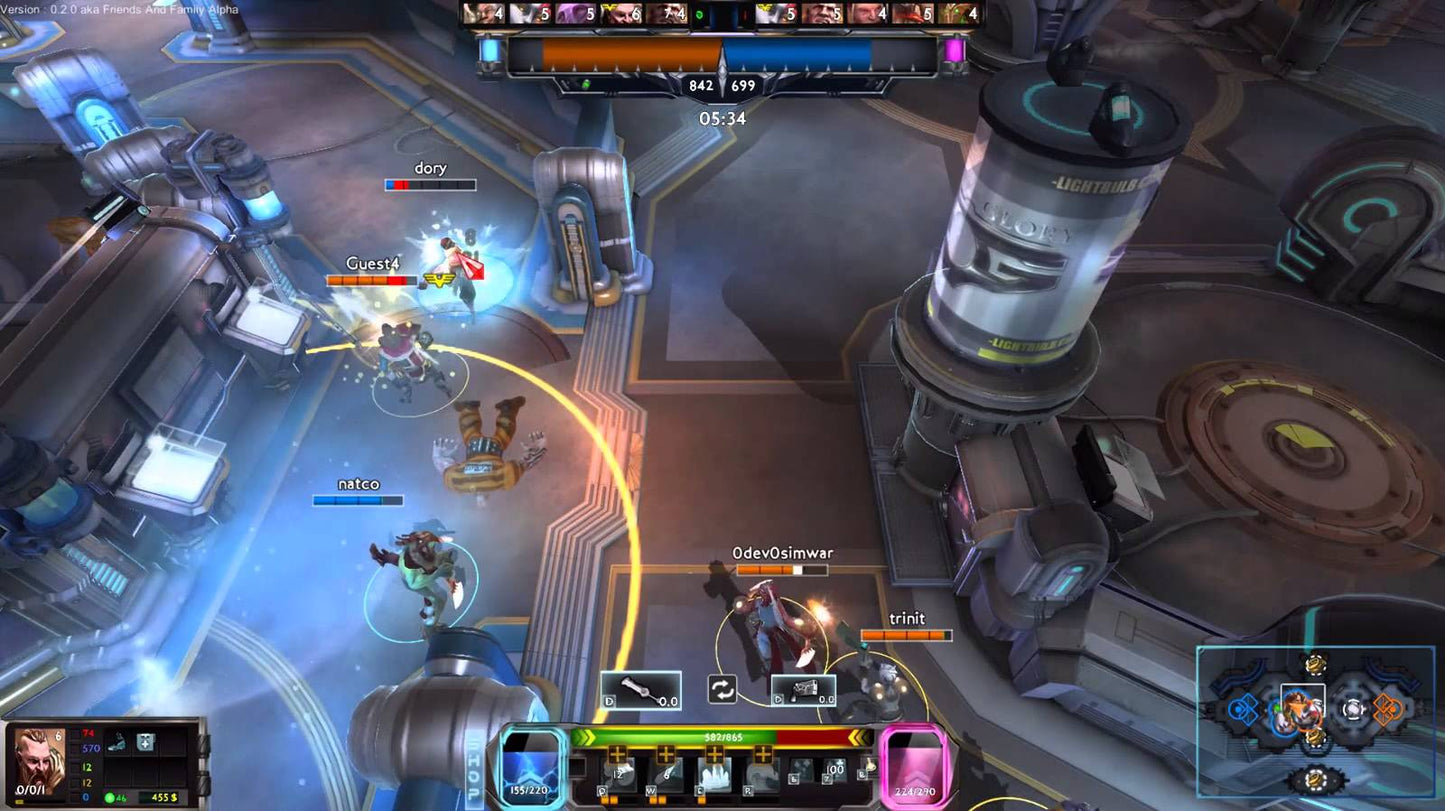Select the melee weapon slot above the bar
Image resolution: width=1445 pixels, height=811 pixels.
640,690
